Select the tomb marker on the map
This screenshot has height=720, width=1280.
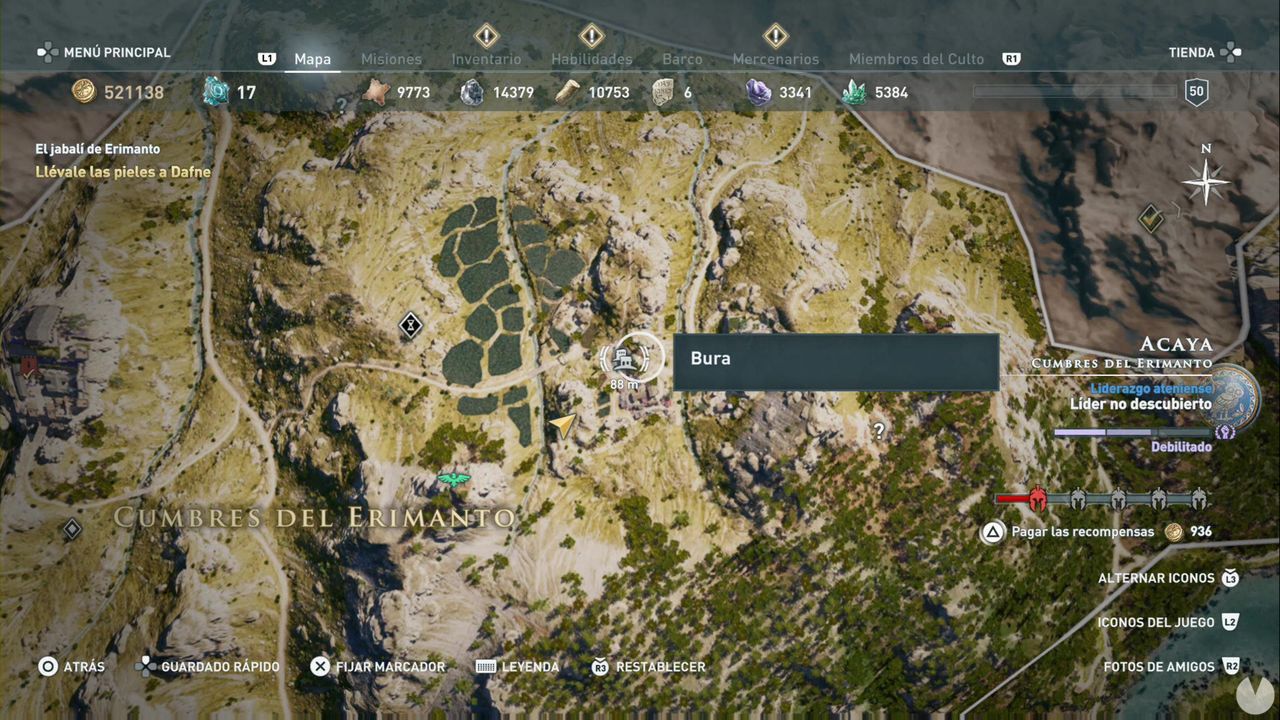[411, 325]
